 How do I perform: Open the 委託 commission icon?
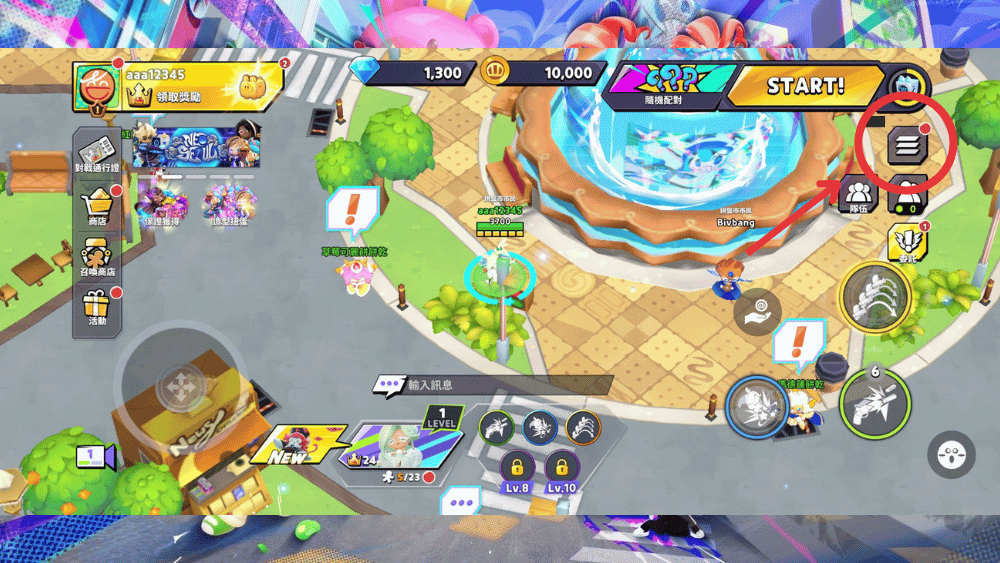point(907,243)
